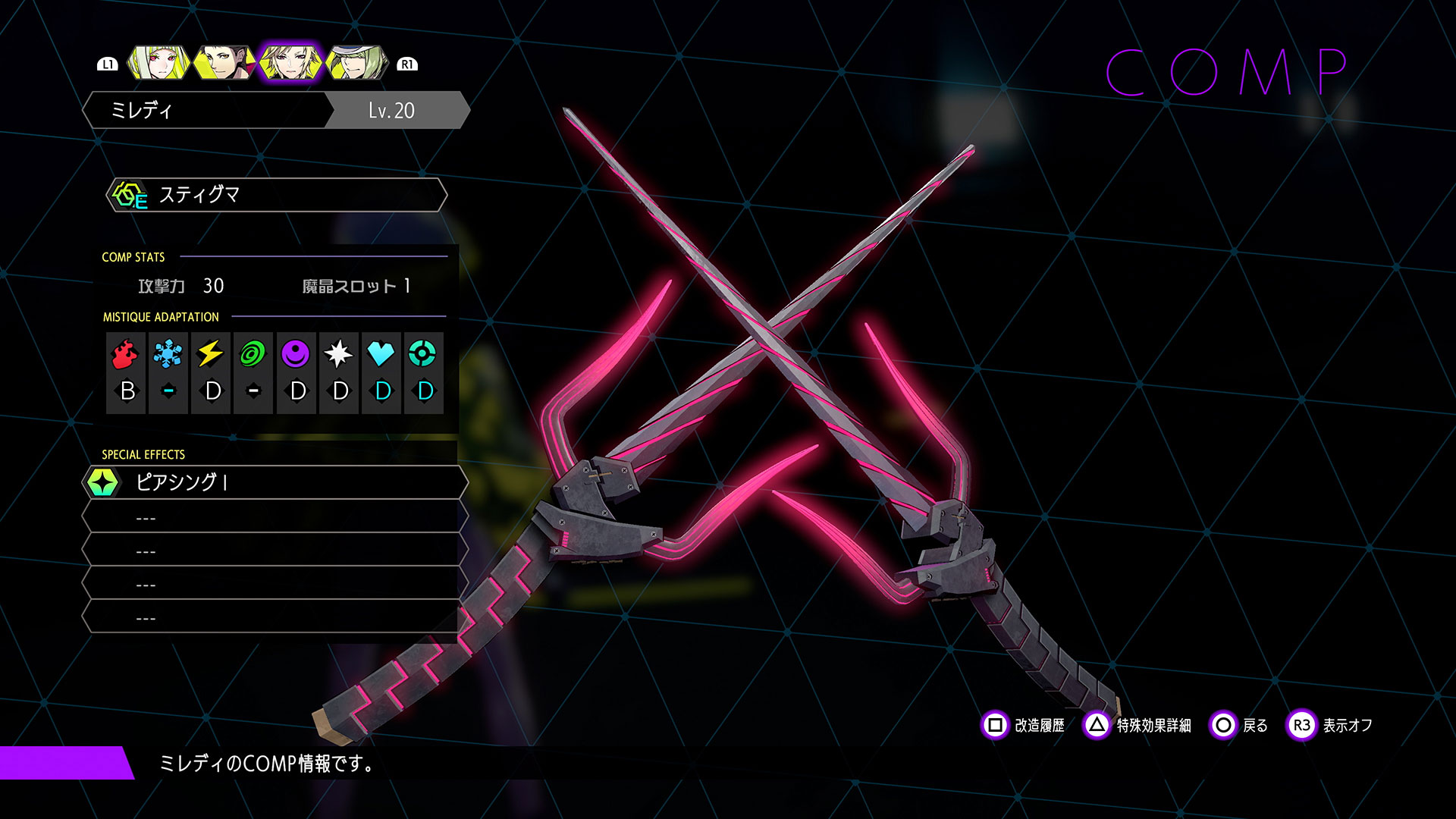Choose the yellow lightning bolt affinity icon
1456x819 pixels.
(211, 353)
